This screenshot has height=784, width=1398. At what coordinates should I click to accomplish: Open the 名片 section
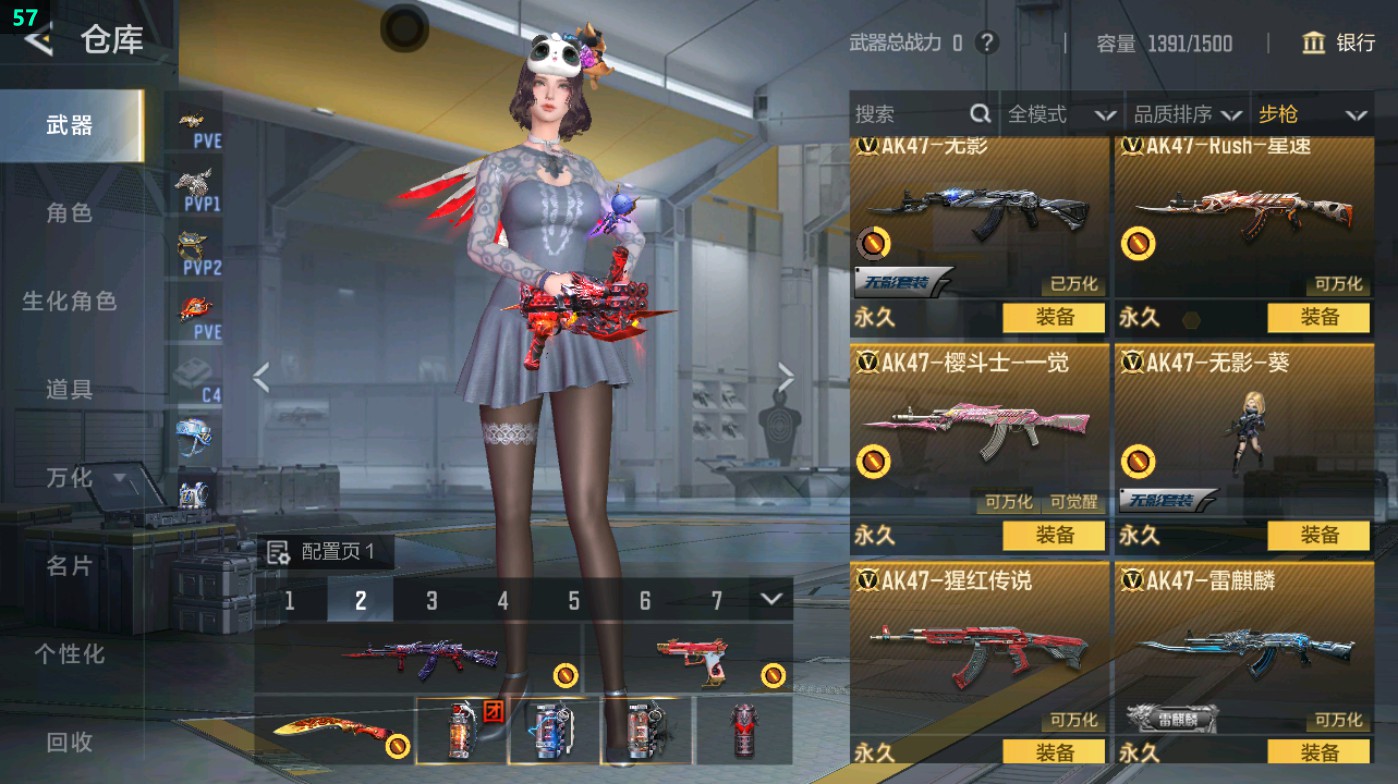(x=69, y=566)
